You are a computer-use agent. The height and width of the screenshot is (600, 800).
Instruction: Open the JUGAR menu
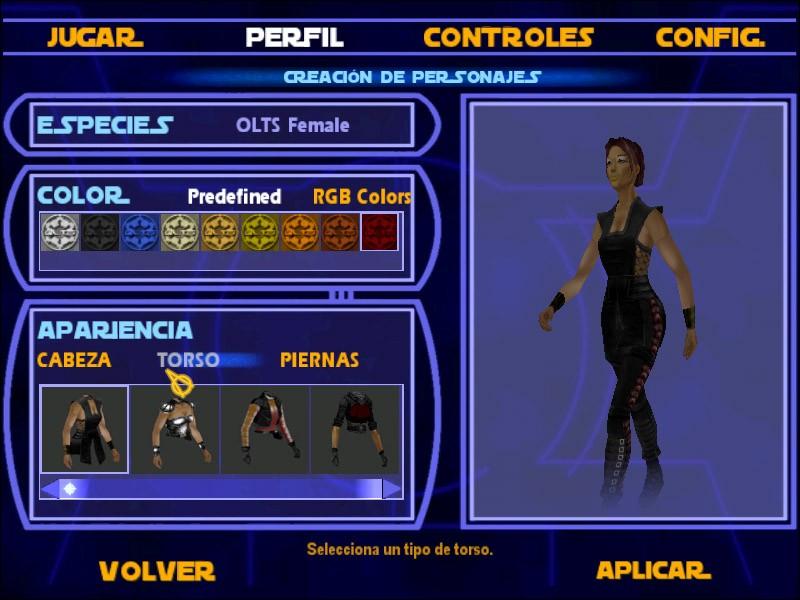tap(95, 38)
